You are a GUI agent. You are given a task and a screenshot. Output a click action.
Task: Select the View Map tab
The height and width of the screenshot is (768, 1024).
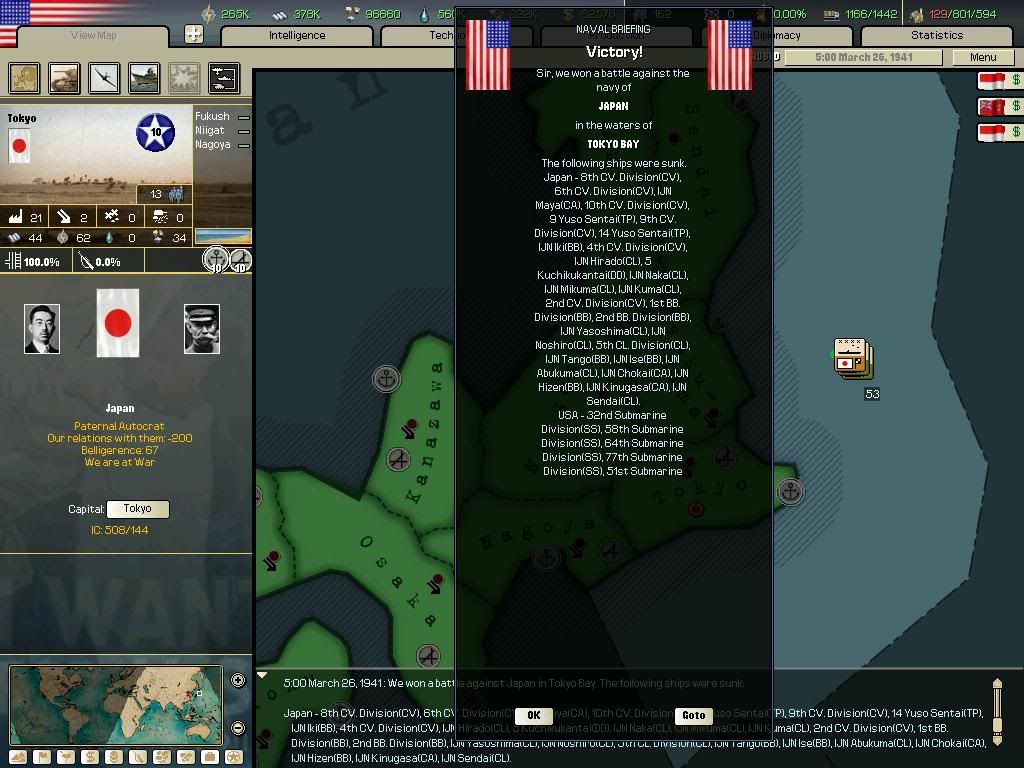[x=93, y=35]
